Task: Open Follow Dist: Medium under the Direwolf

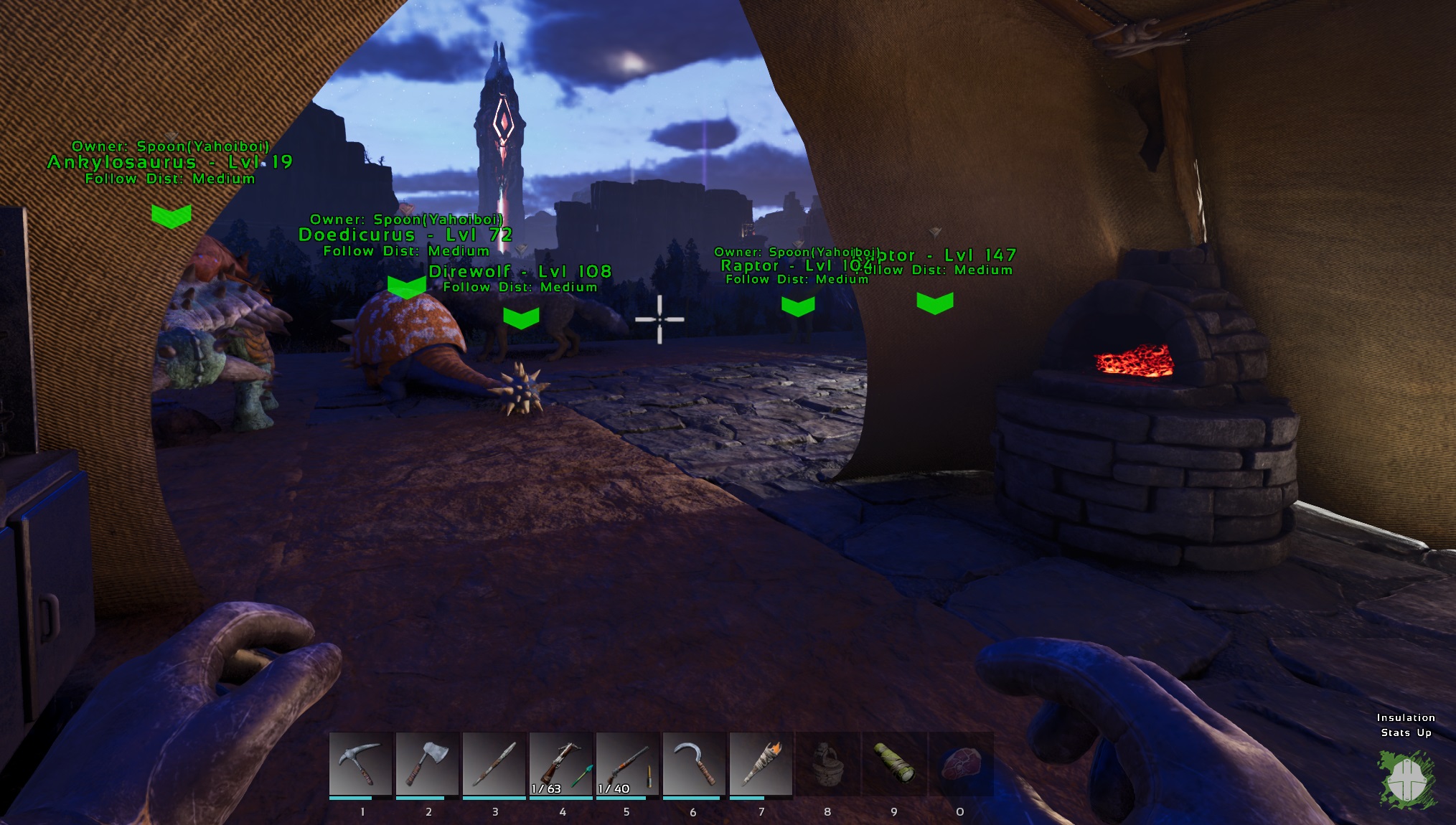Action: 520,288
